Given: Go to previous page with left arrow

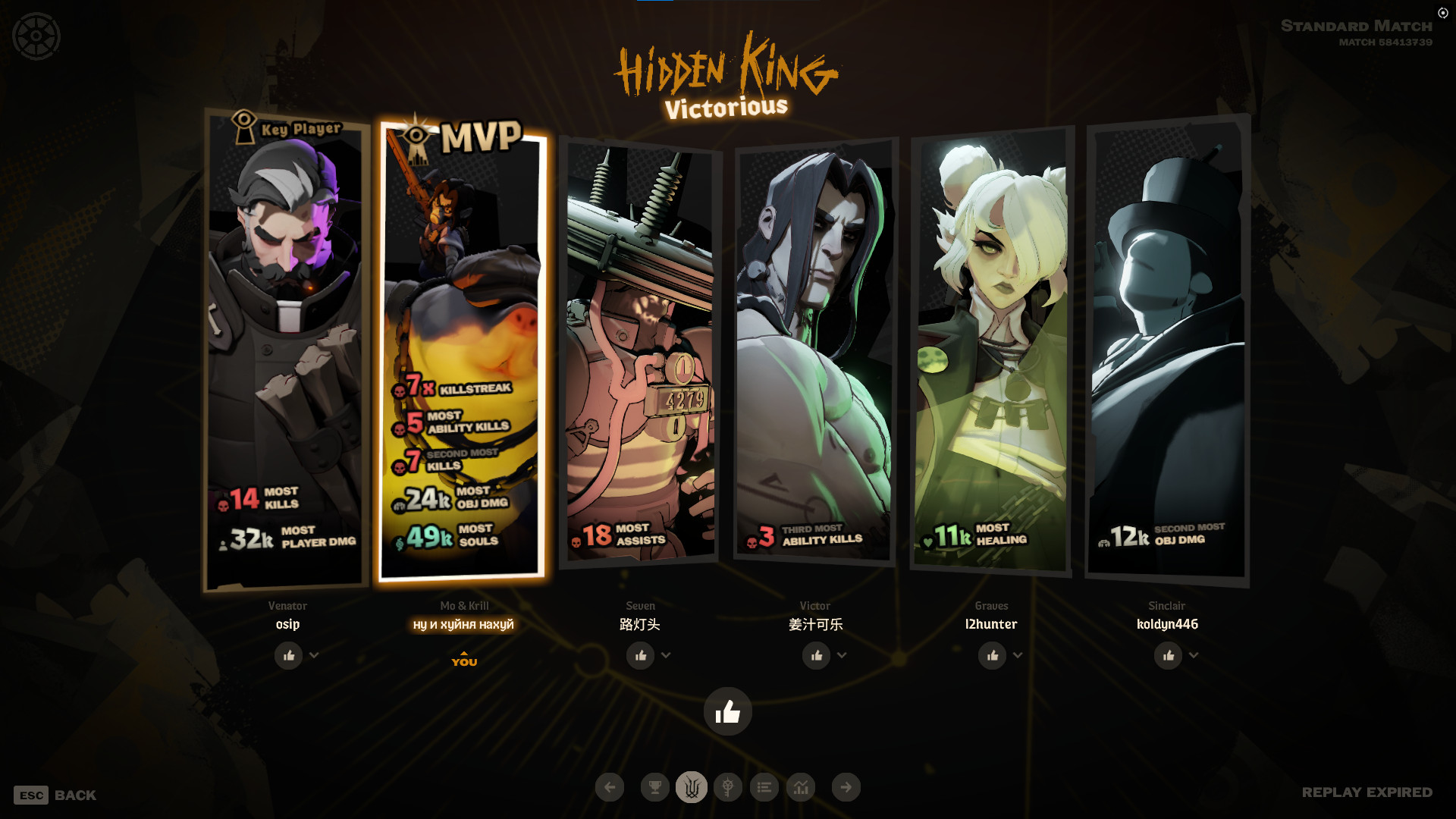Looking at the screenshot, I should [x=610, y=787].
